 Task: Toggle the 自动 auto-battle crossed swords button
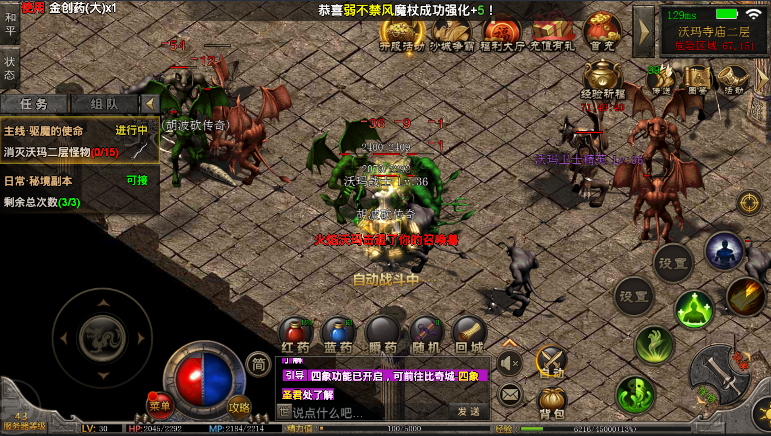552,361
